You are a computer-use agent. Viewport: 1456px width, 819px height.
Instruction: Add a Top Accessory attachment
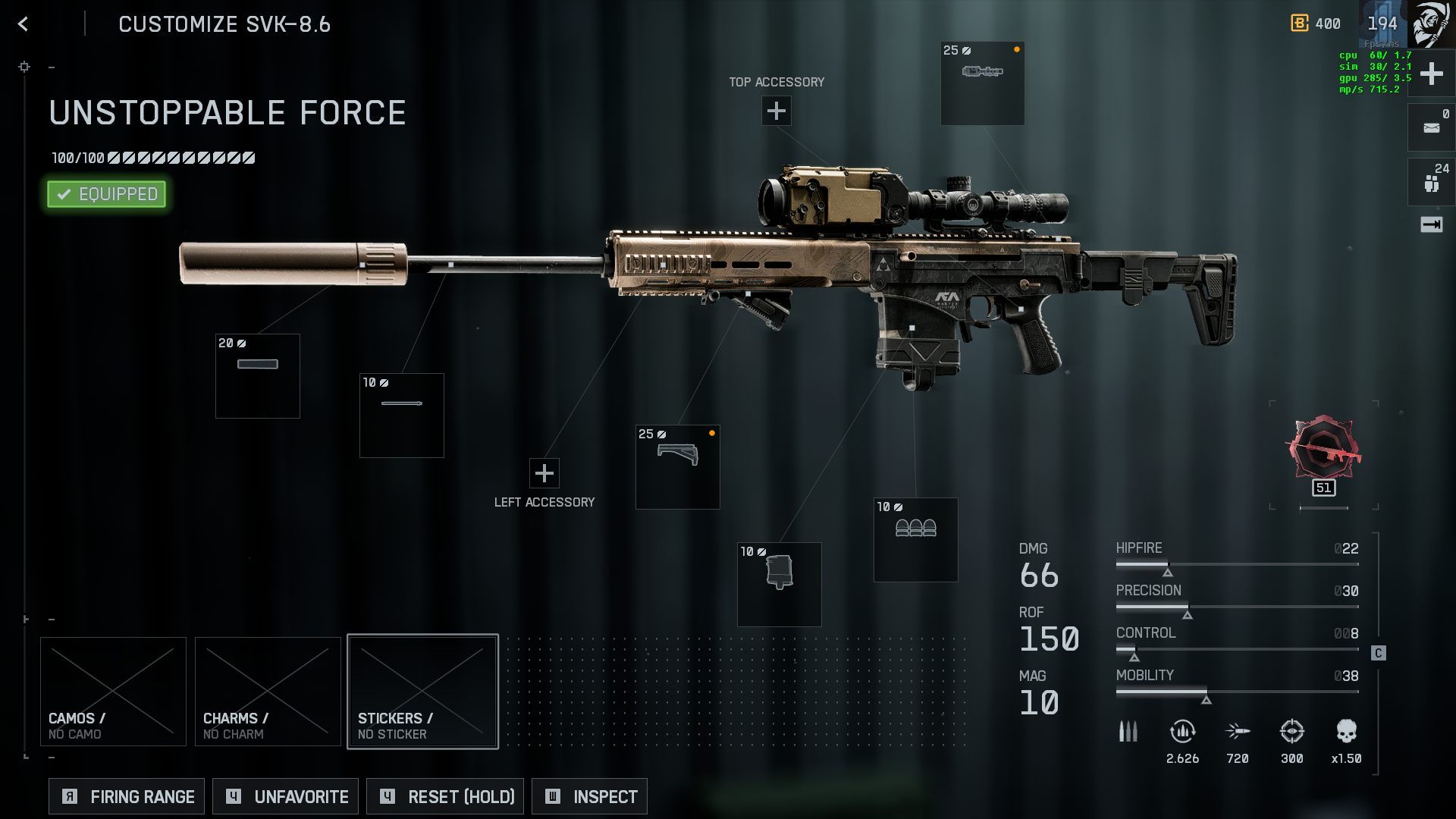[x=776, y=111]
